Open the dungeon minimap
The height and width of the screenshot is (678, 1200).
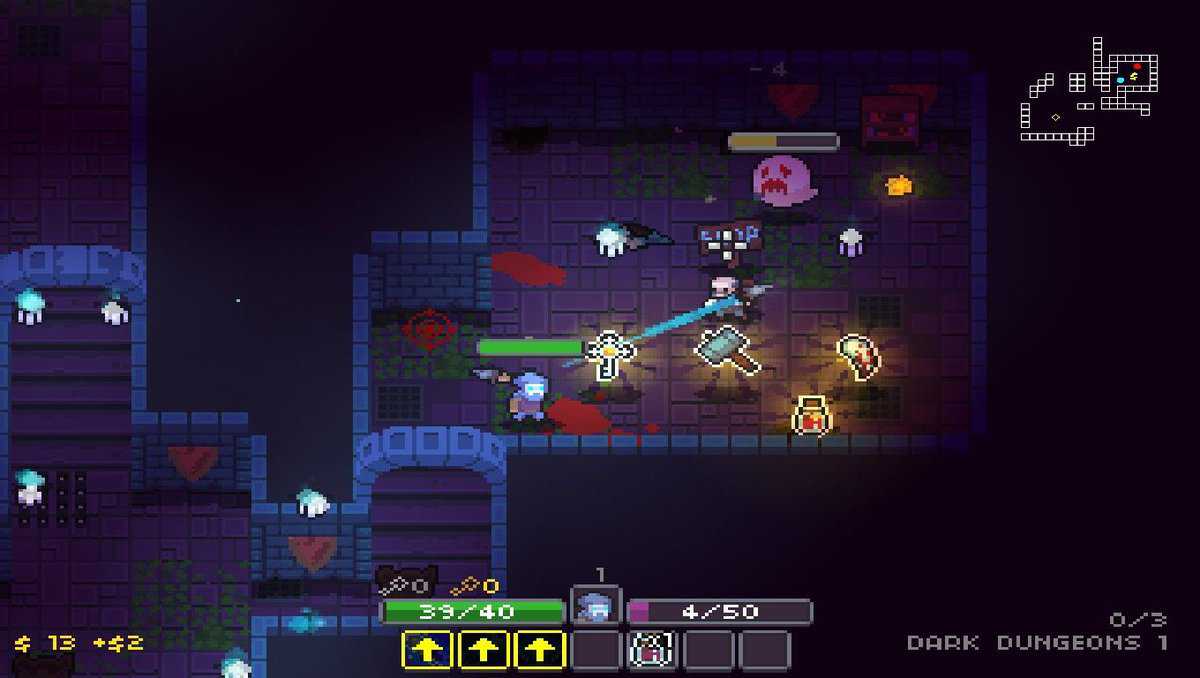1088,90
